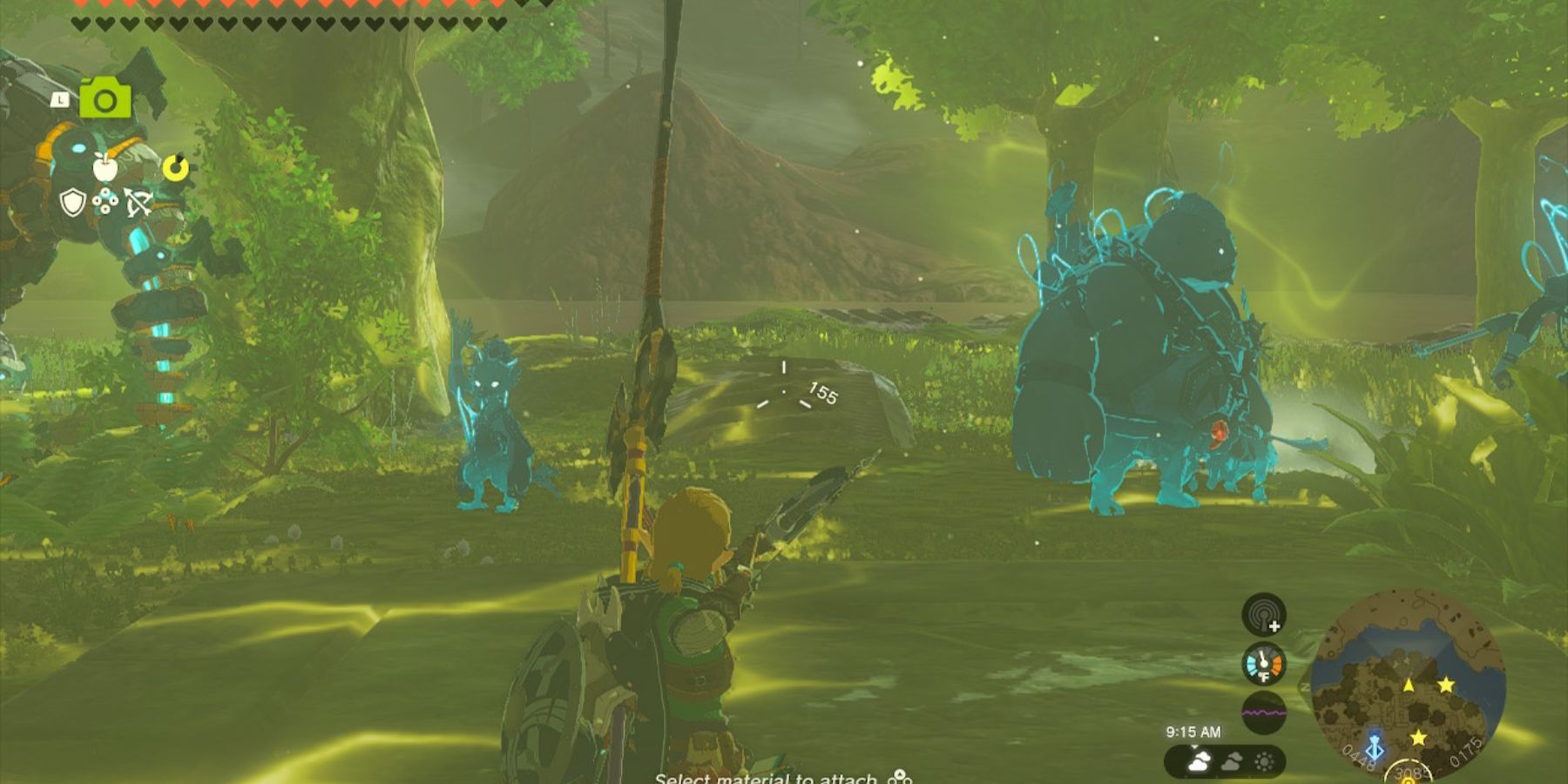Select the camera rune icon
1568x784 pixels.
(104, 98)
